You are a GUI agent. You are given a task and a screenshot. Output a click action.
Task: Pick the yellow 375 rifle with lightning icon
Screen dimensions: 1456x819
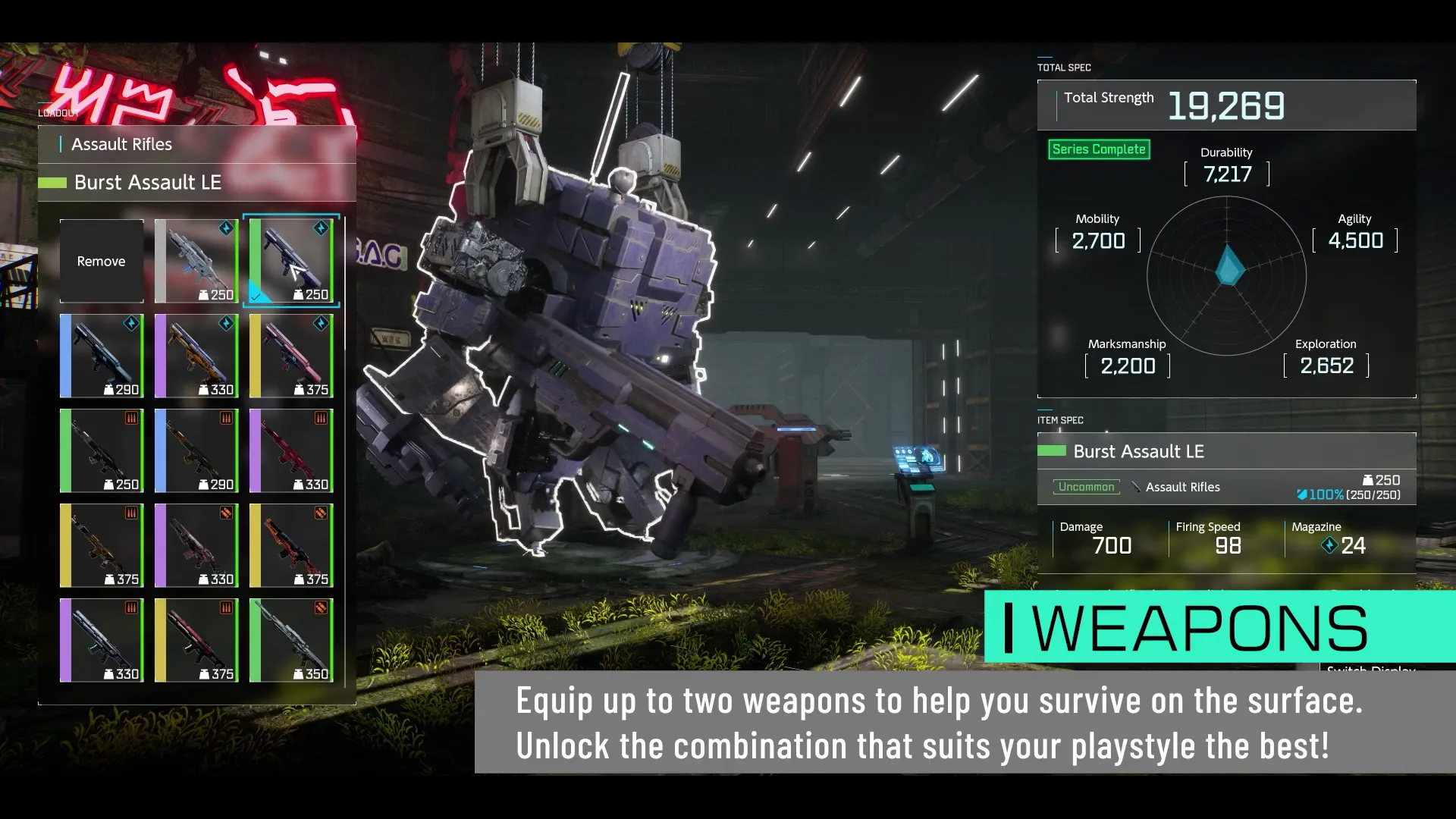[x=291, y=356]
